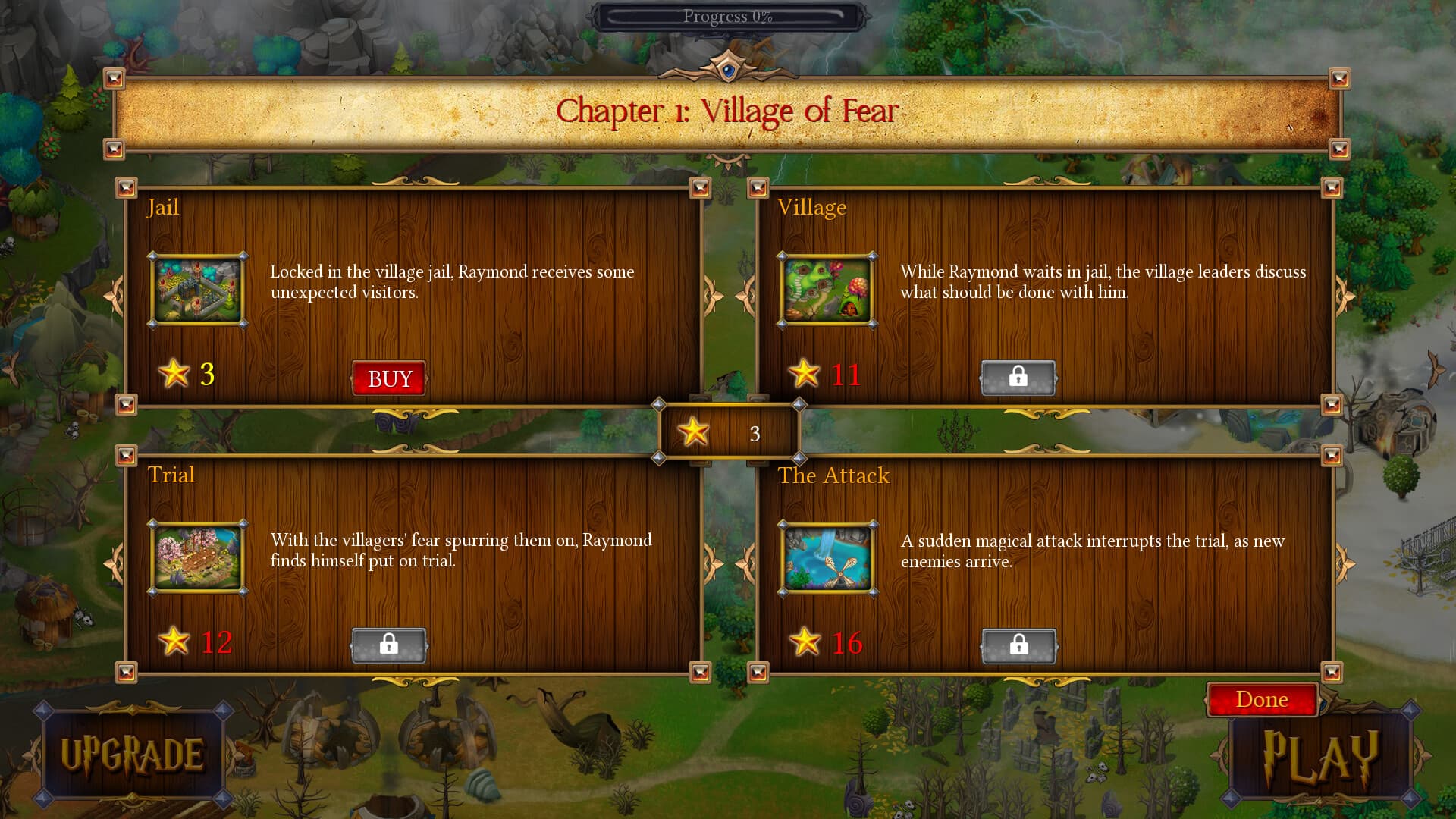Image resolution: width=1456 pixels, height=819 pixels.
Task: Select the star icon on the Trial panel
Action: (x=176, y=642)
